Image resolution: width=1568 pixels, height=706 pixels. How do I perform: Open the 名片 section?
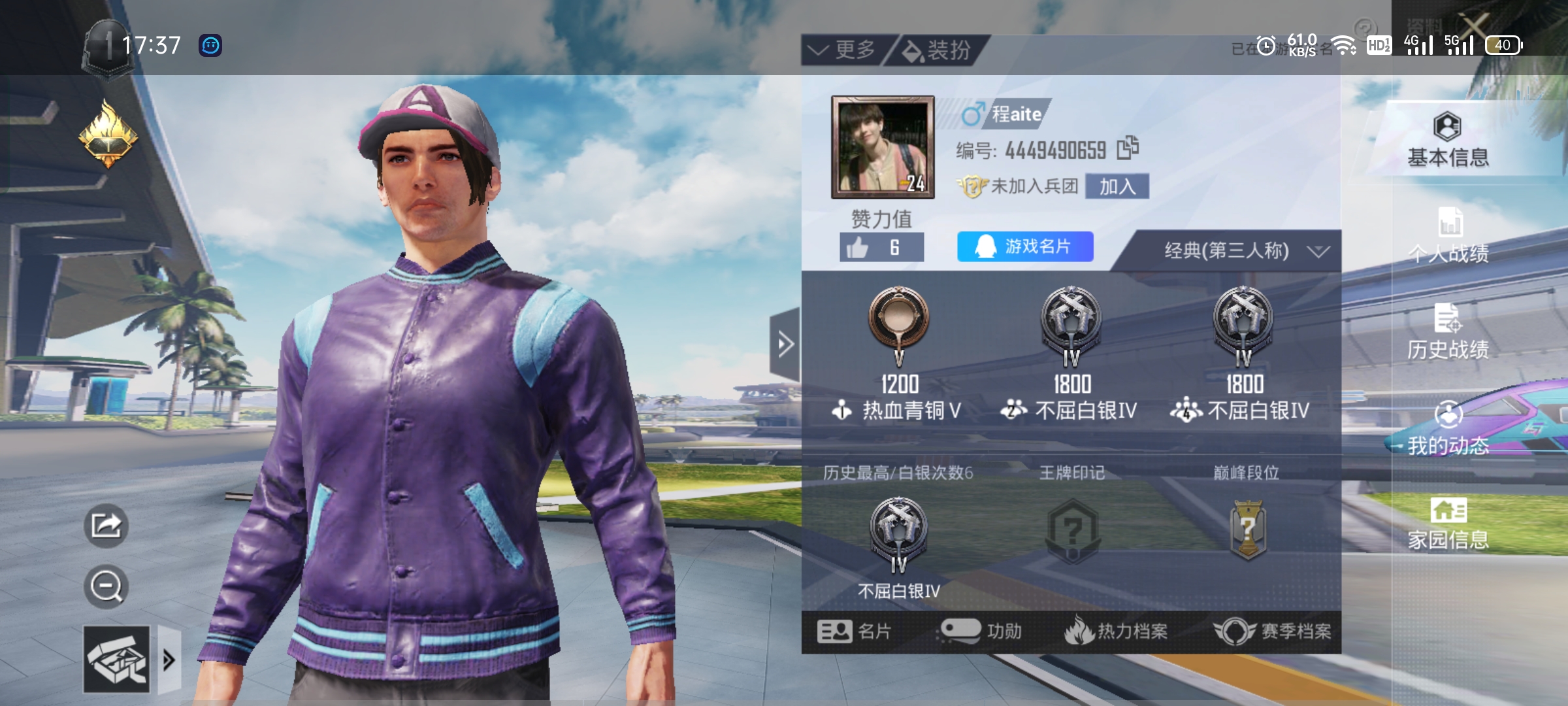tap(855, 631)
